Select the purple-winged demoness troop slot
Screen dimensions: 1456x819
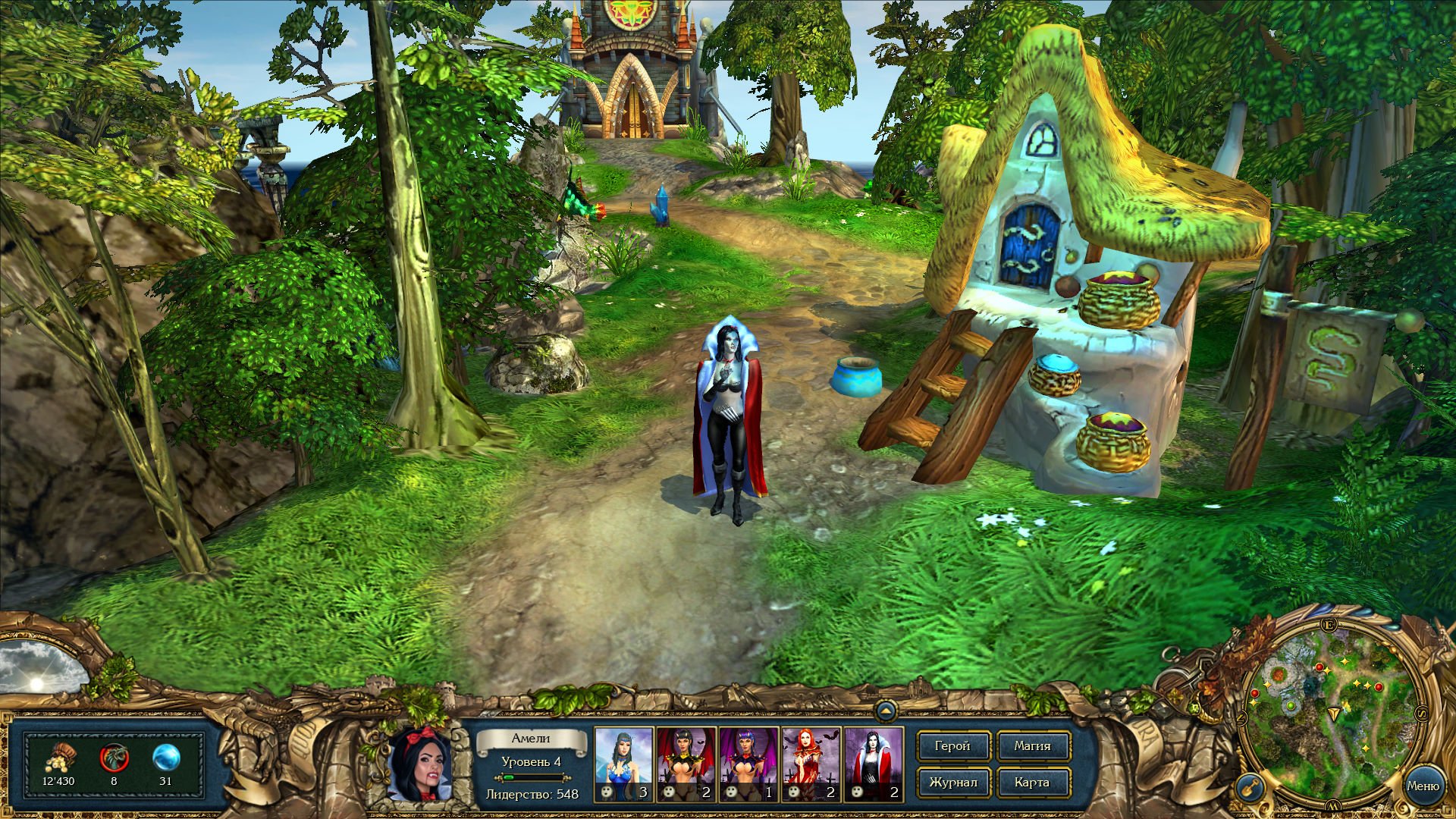[x=748, y=764]
